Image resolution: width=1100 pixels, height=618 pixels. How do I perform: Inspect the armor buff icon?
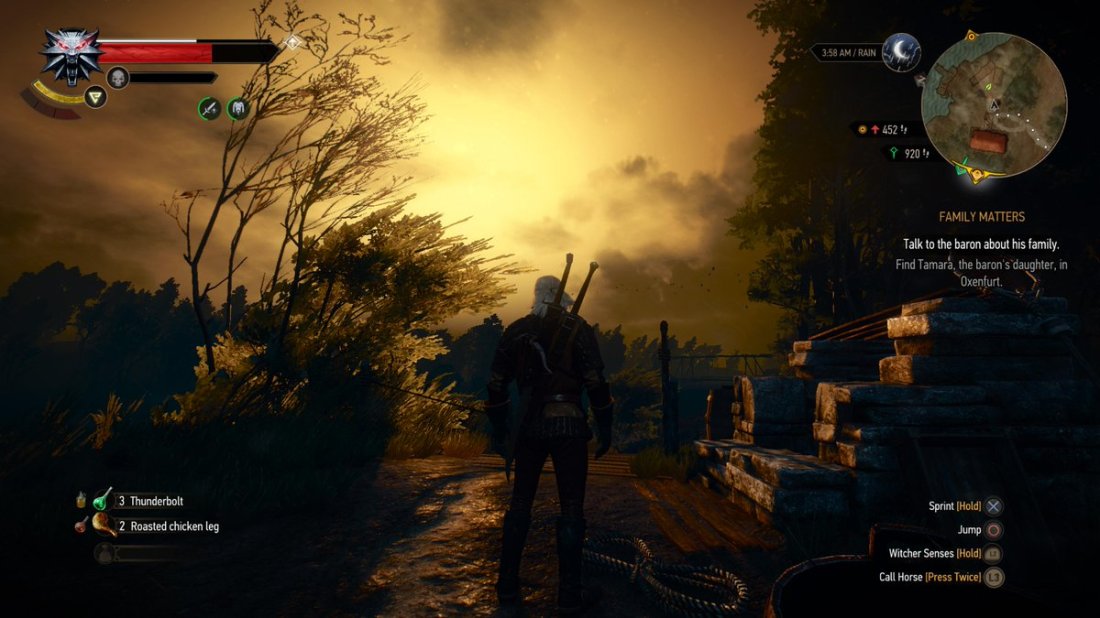[x=238, y=108]
